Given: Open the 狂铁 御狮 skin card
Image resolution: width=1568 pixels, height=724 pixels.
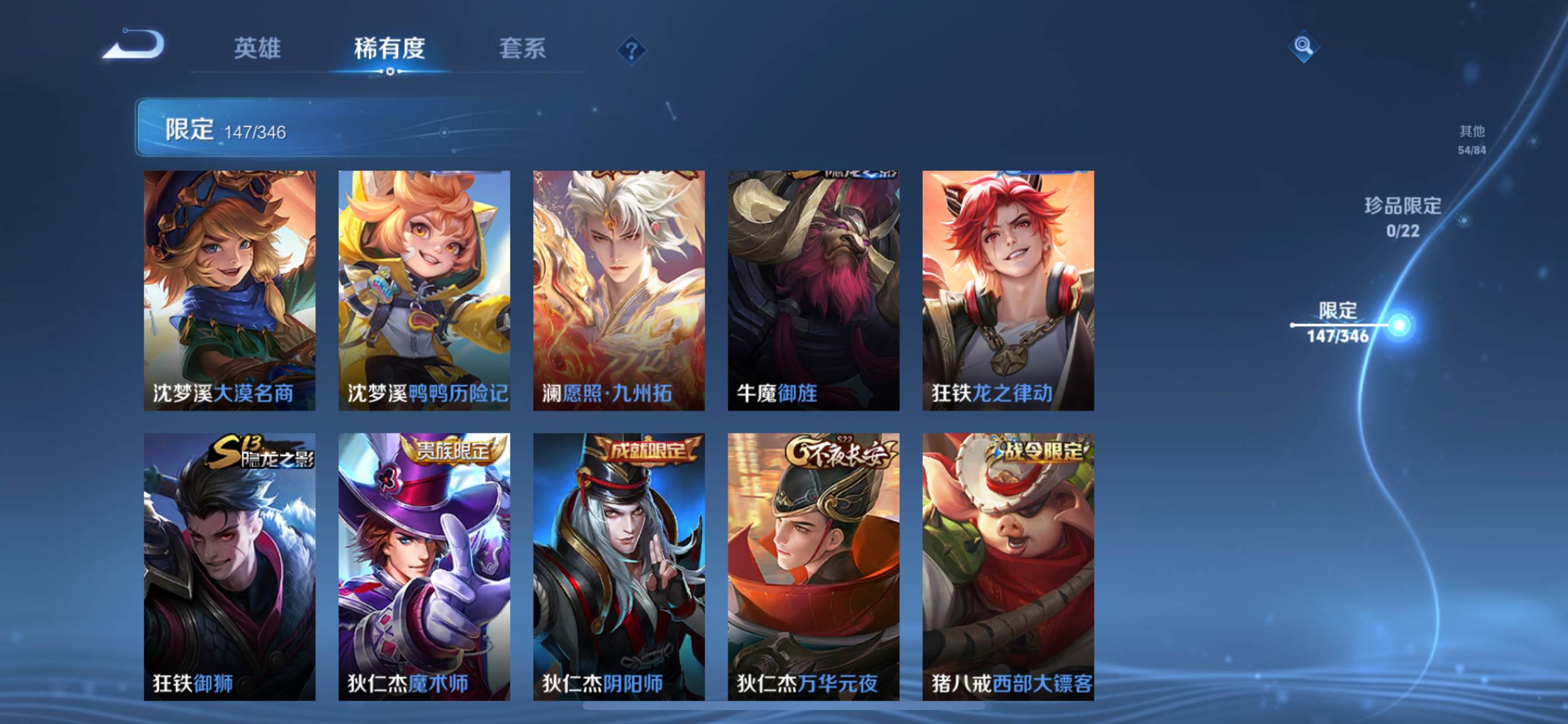Looking at the screenshot, I should point(229,567).
